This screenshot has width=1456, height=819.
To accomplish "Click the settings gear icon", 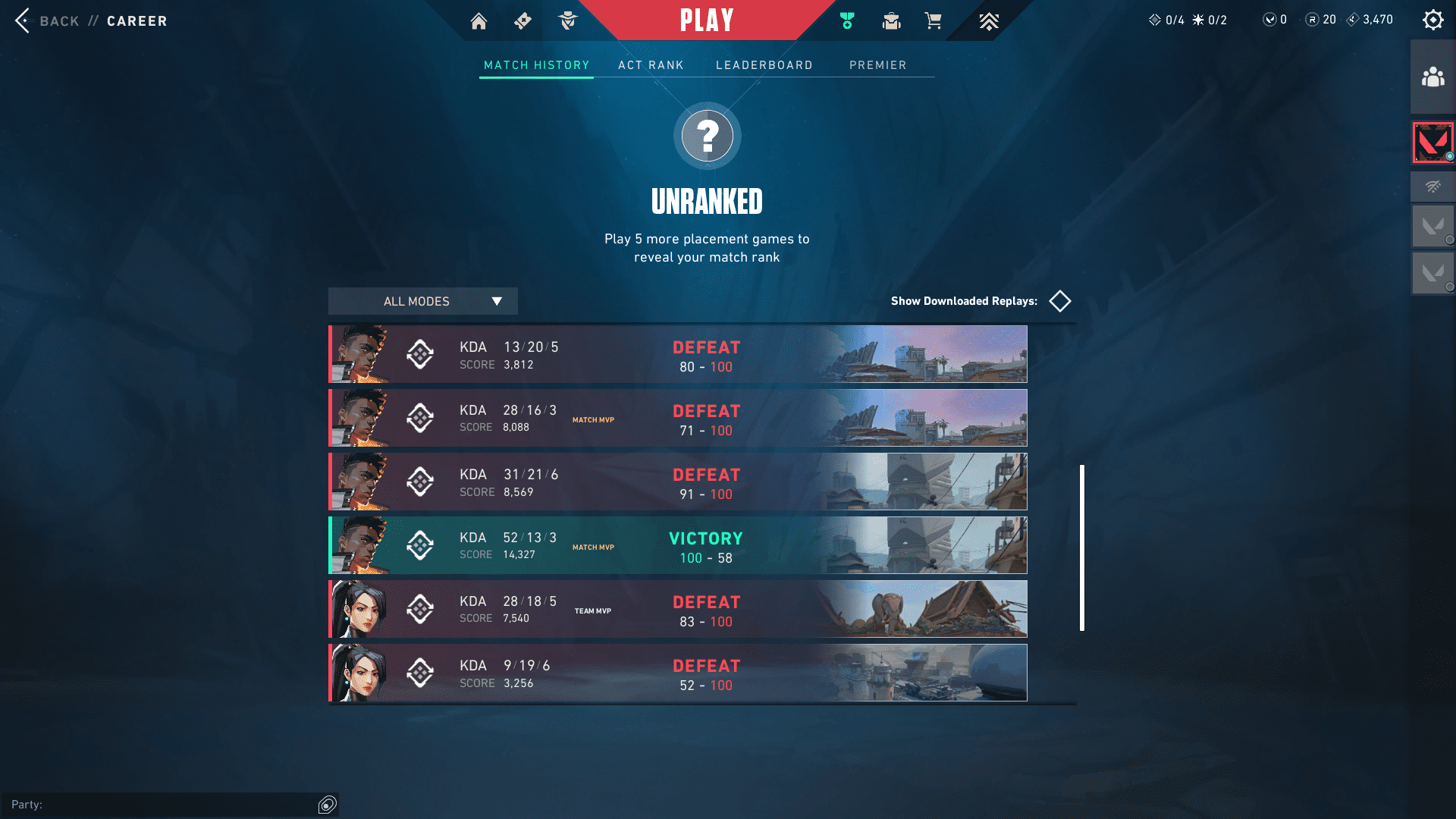I will (1432, 20).
